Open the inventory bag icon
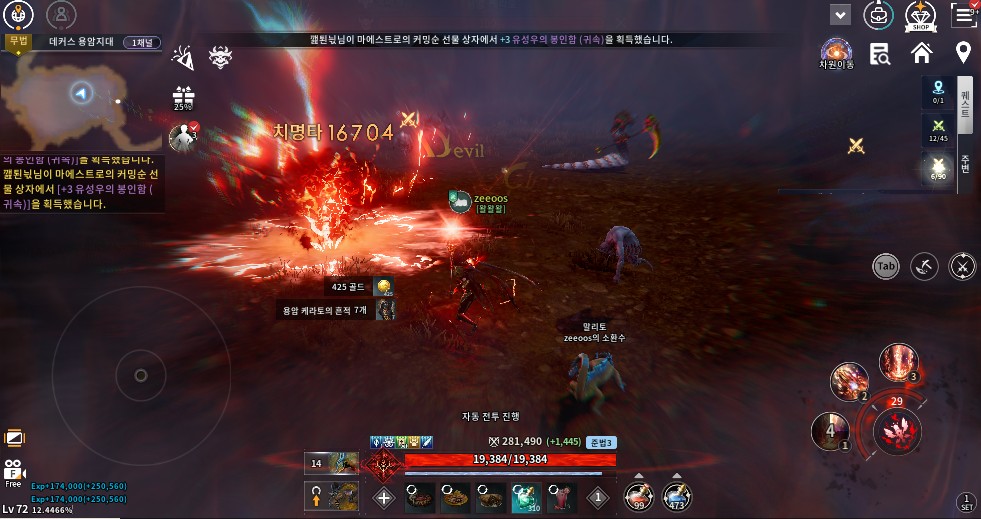This screenshot has height=519, width=981. click(x=879, y=15)
